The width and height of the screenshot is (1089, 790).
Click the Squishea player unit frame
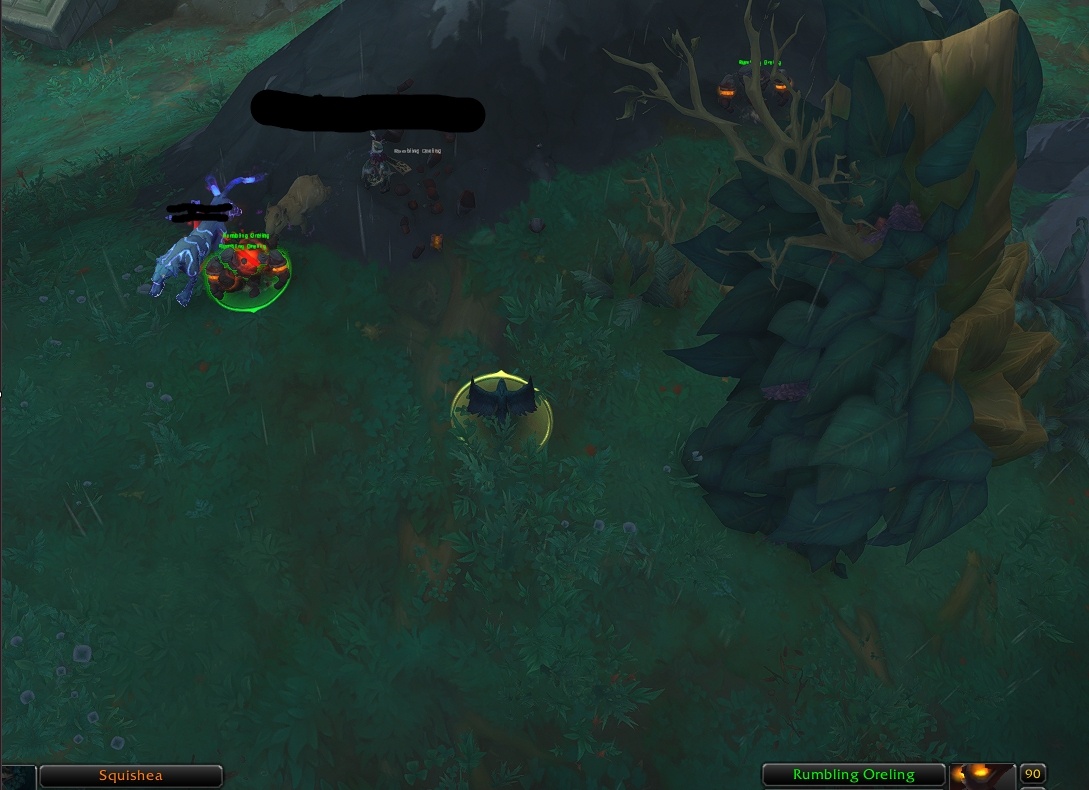(131, 775)
